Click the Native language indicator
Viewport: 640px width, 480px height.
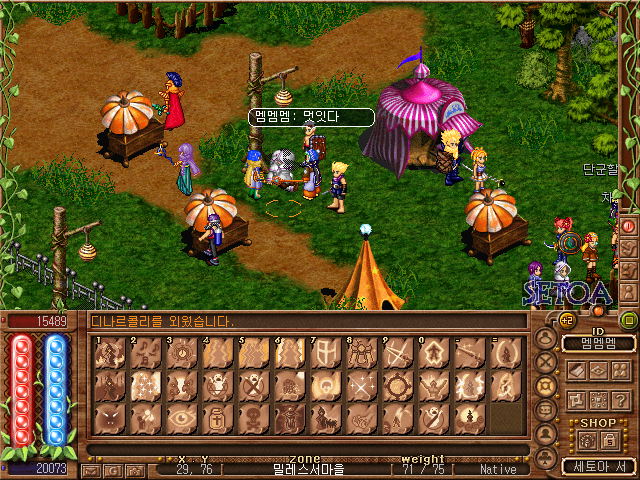pos(497,468)
